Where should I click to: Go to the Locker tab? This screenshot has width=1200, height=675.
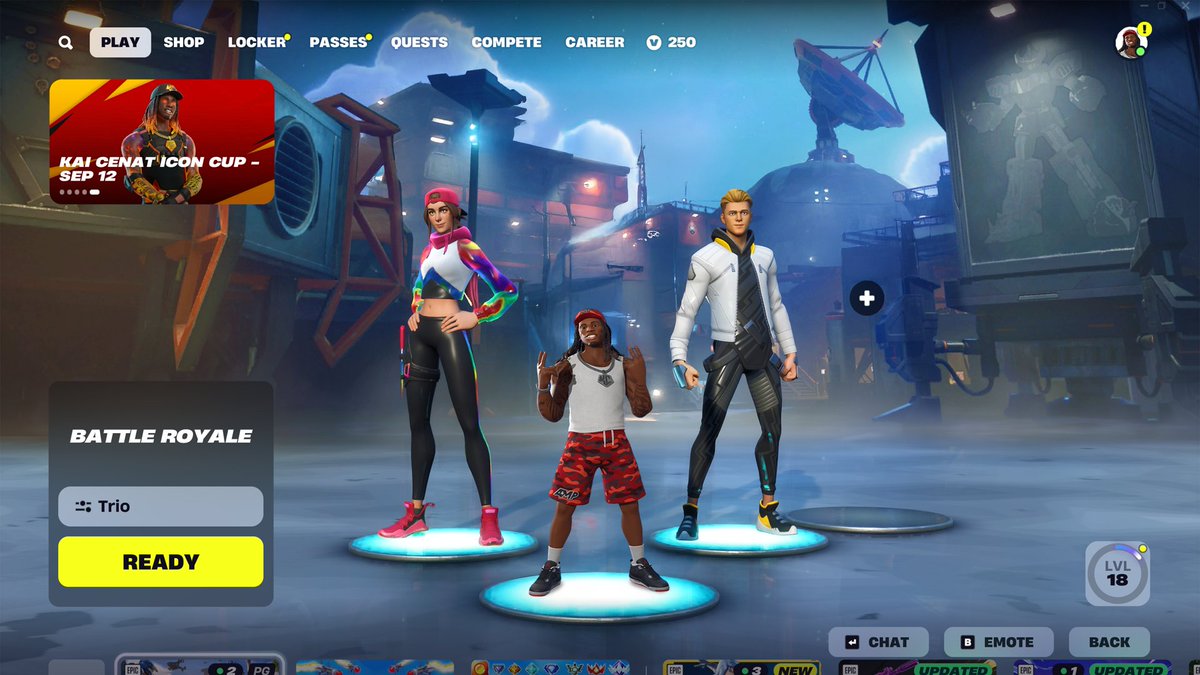click(x=256, y=42)
